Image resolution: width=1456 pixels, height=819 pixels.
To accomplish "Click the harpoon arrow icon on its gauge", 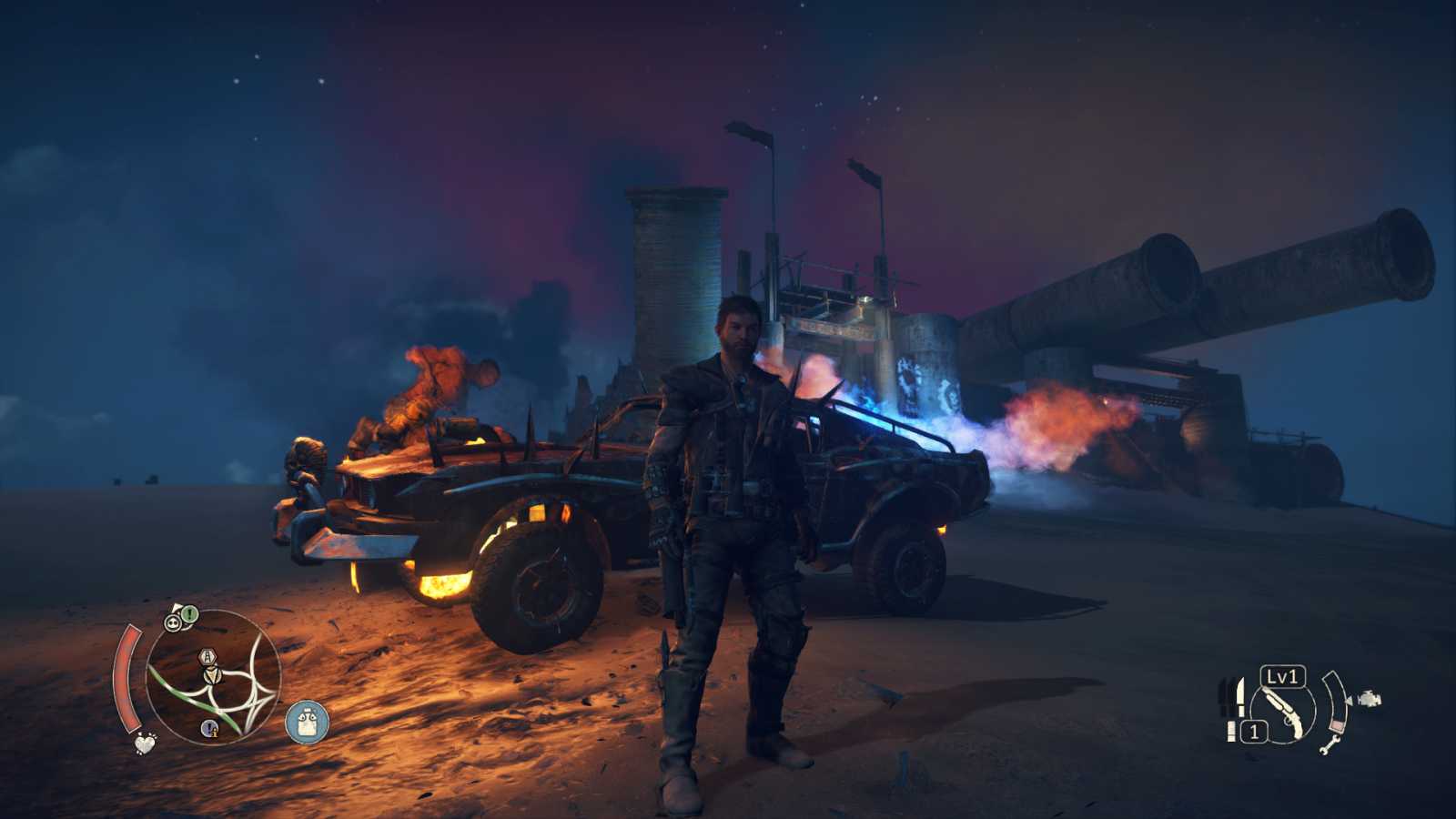I will [1350, 700].
